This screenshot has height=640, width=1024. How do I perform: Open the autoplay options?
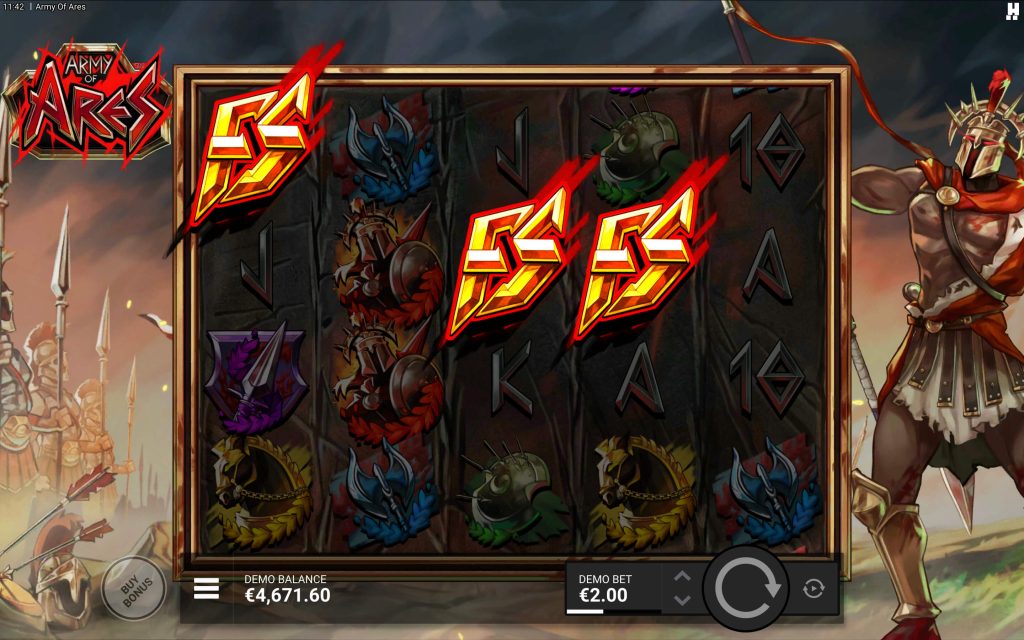click(x=813, y=589)
